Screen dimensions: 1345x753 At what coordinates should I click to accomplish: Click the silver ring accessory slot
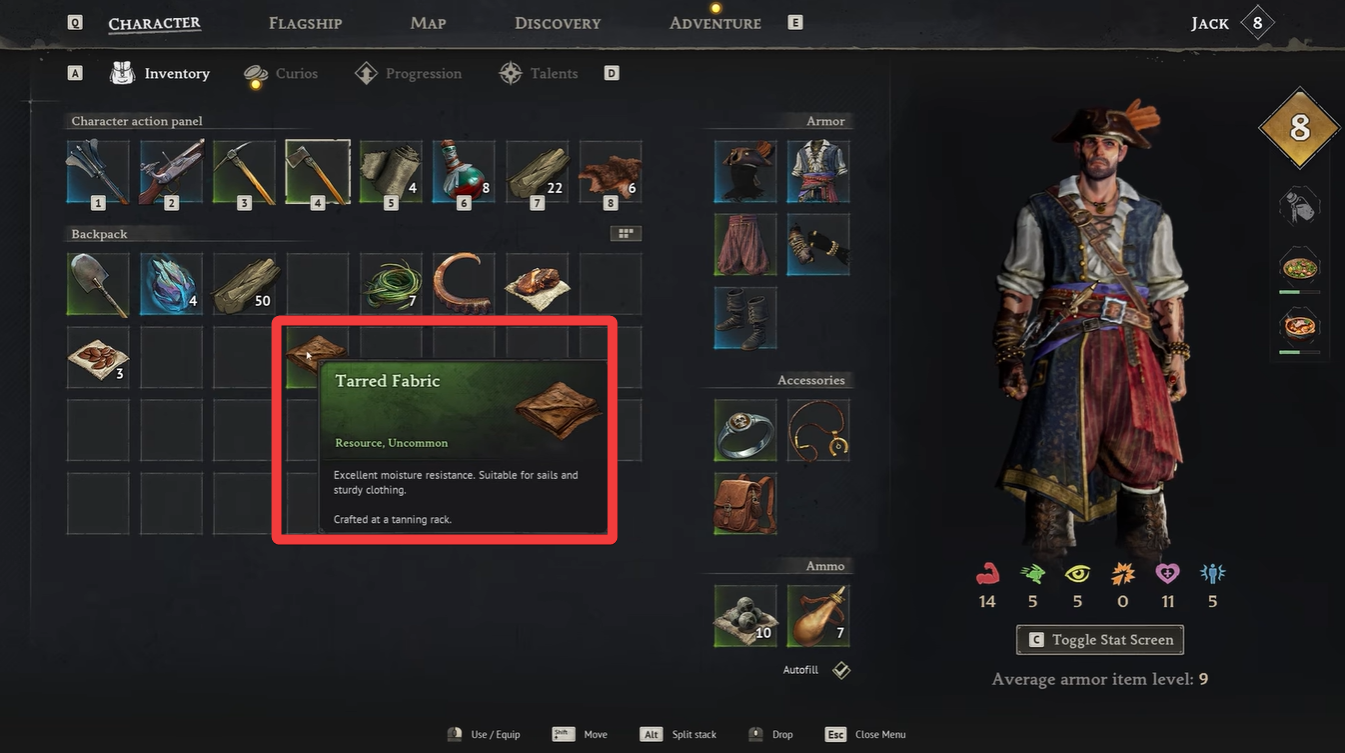pos(745,430)
